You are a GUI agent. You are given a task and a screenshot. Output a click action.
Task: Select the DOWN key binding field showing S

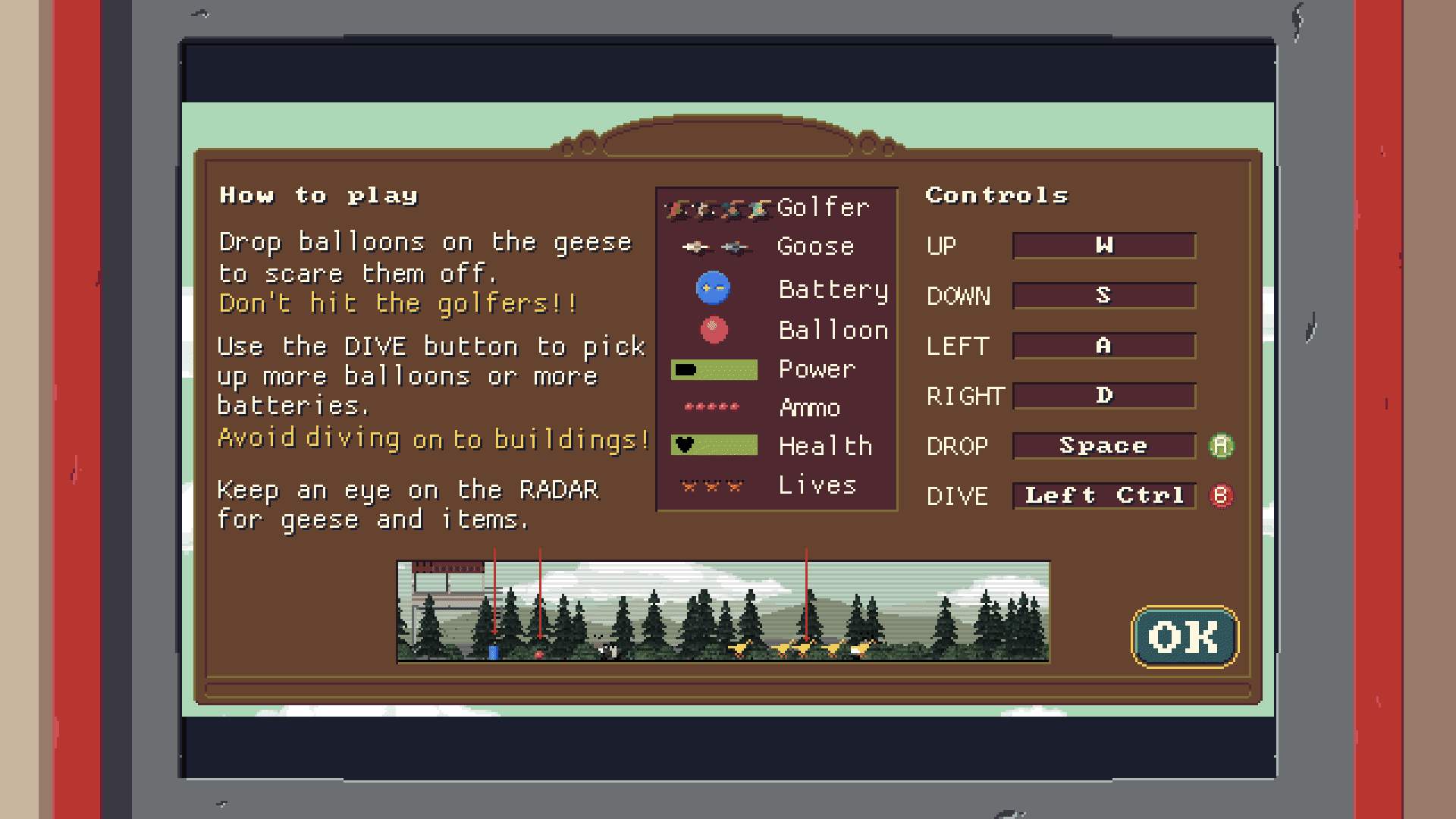pyautogui.click(x=1104, y=296)
